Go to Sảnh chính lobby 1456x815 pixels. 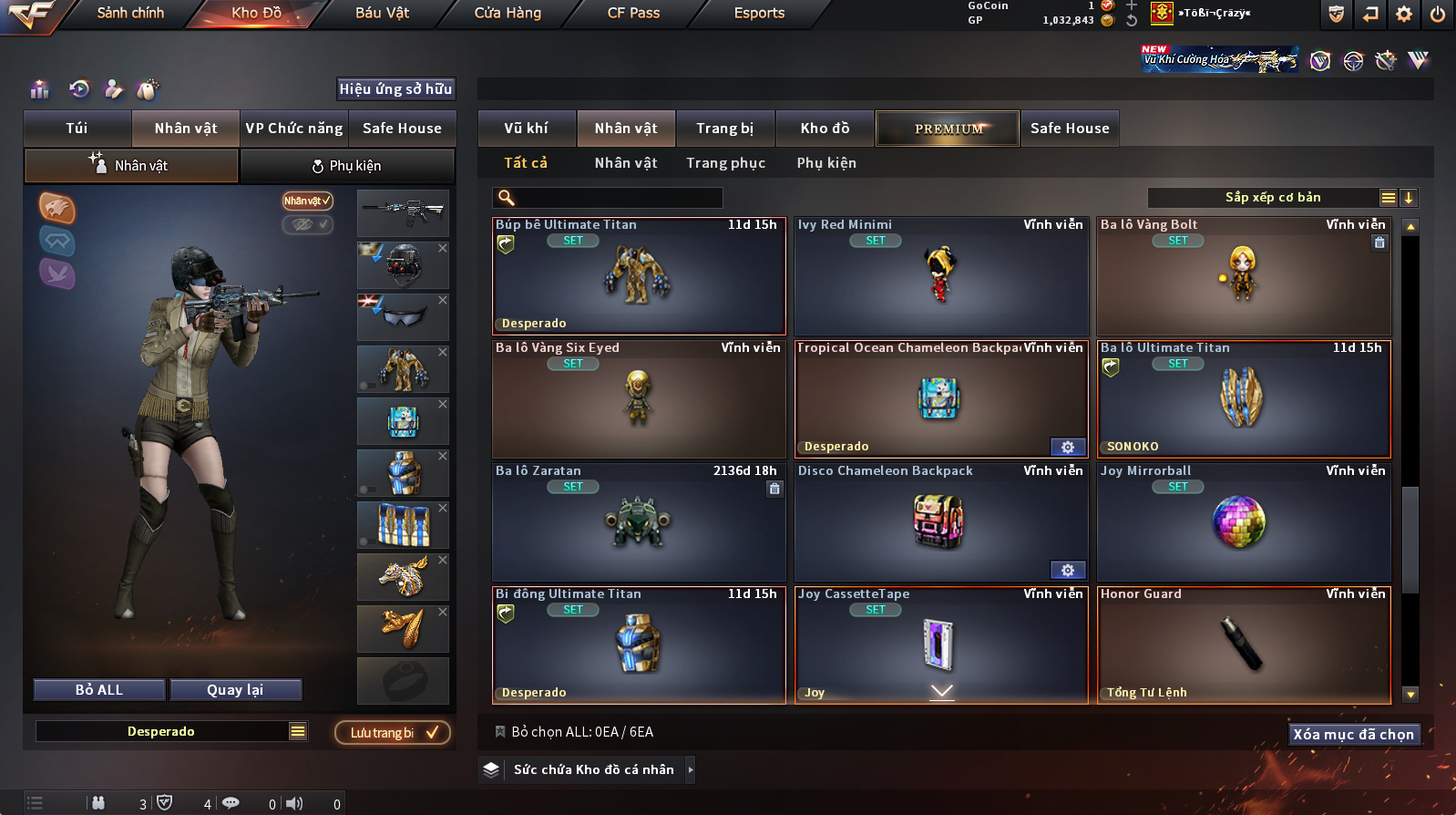[130, 13]
